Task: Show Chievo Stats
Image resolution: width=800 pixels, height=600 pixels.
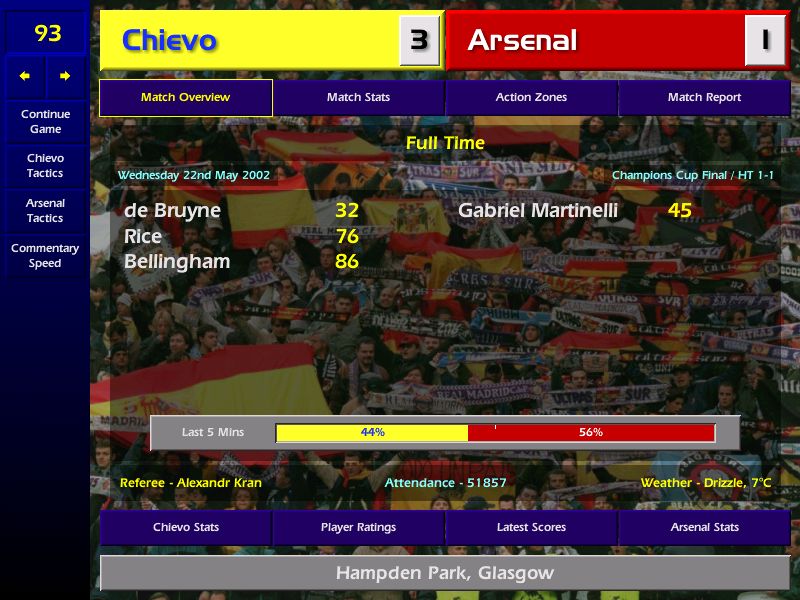Action: coord(185,527)
